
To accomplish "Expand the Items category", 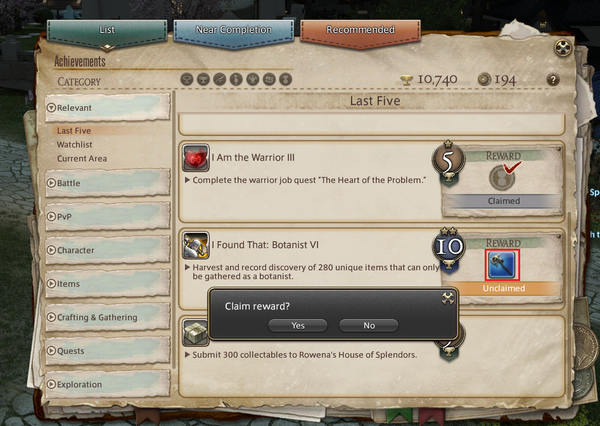I will point(106,284).
